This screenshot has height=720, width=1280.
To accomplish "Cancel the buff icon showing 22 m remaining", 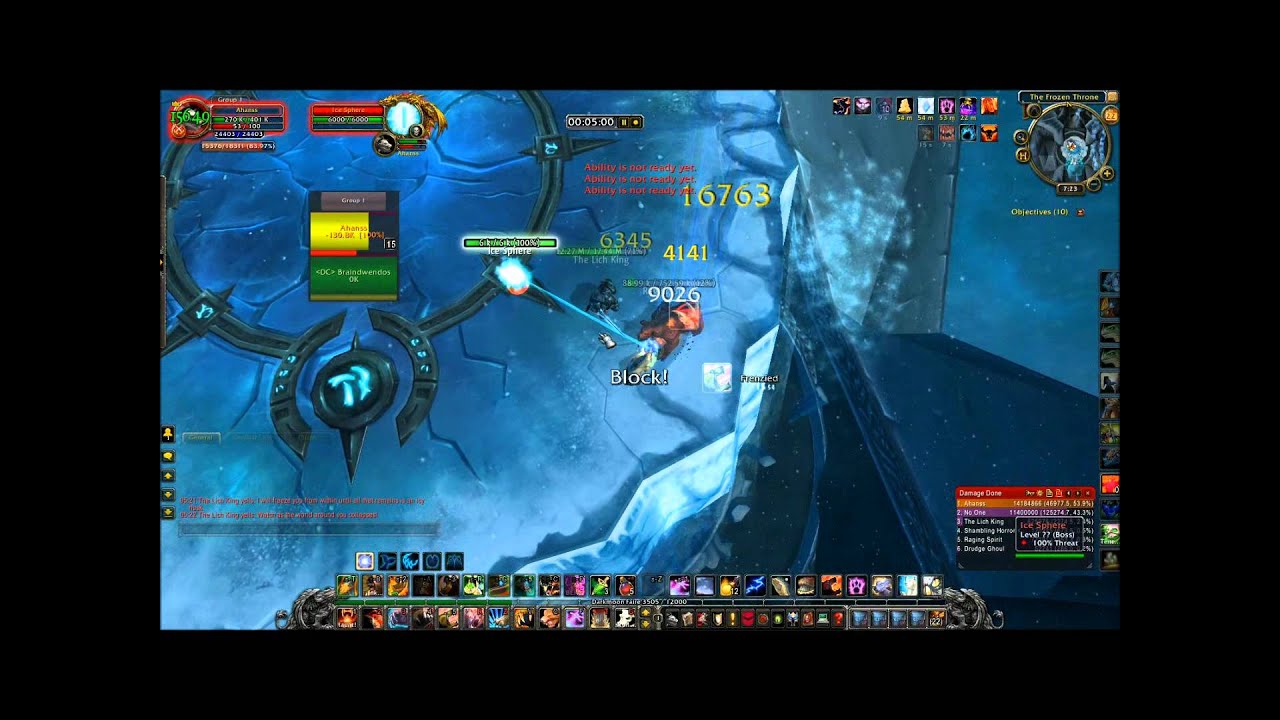I will coord(967,106).
